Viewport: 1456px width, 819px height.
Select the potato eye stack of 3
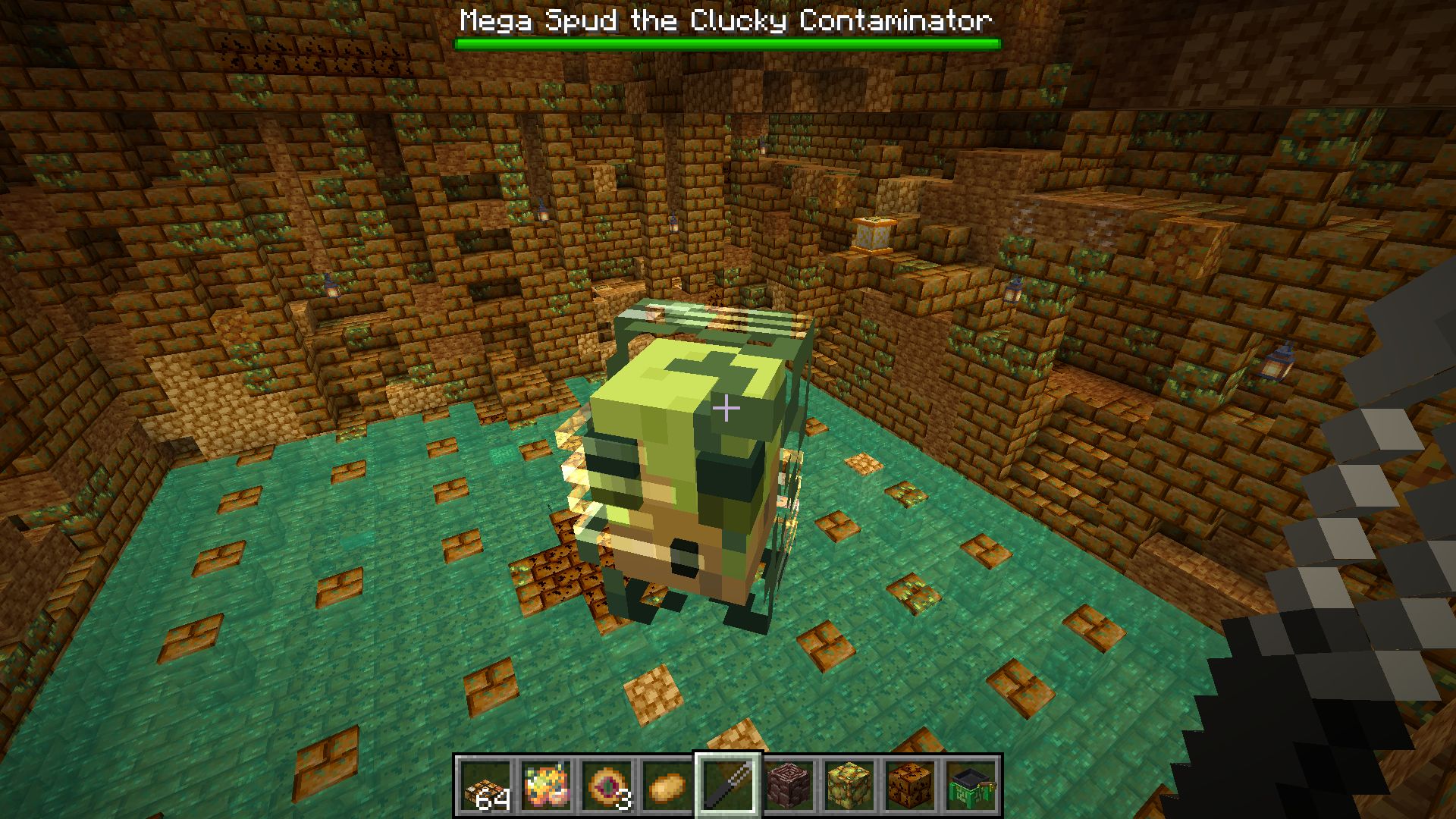[x=607, y=786]
